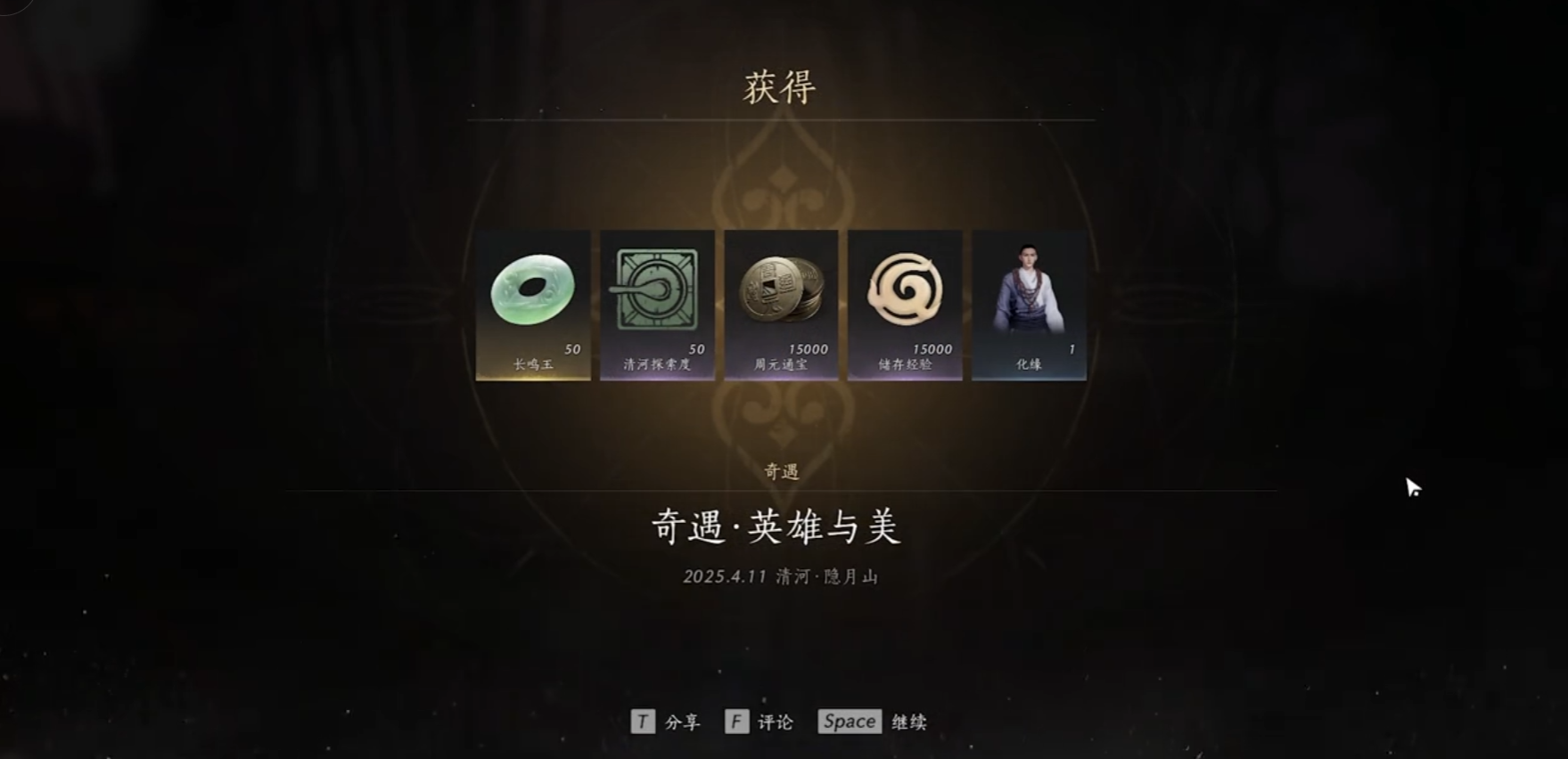Select the 长鸣玉 jade ring item icon
Viewport: 1568px width, 759px height.
tap(532, 290)
